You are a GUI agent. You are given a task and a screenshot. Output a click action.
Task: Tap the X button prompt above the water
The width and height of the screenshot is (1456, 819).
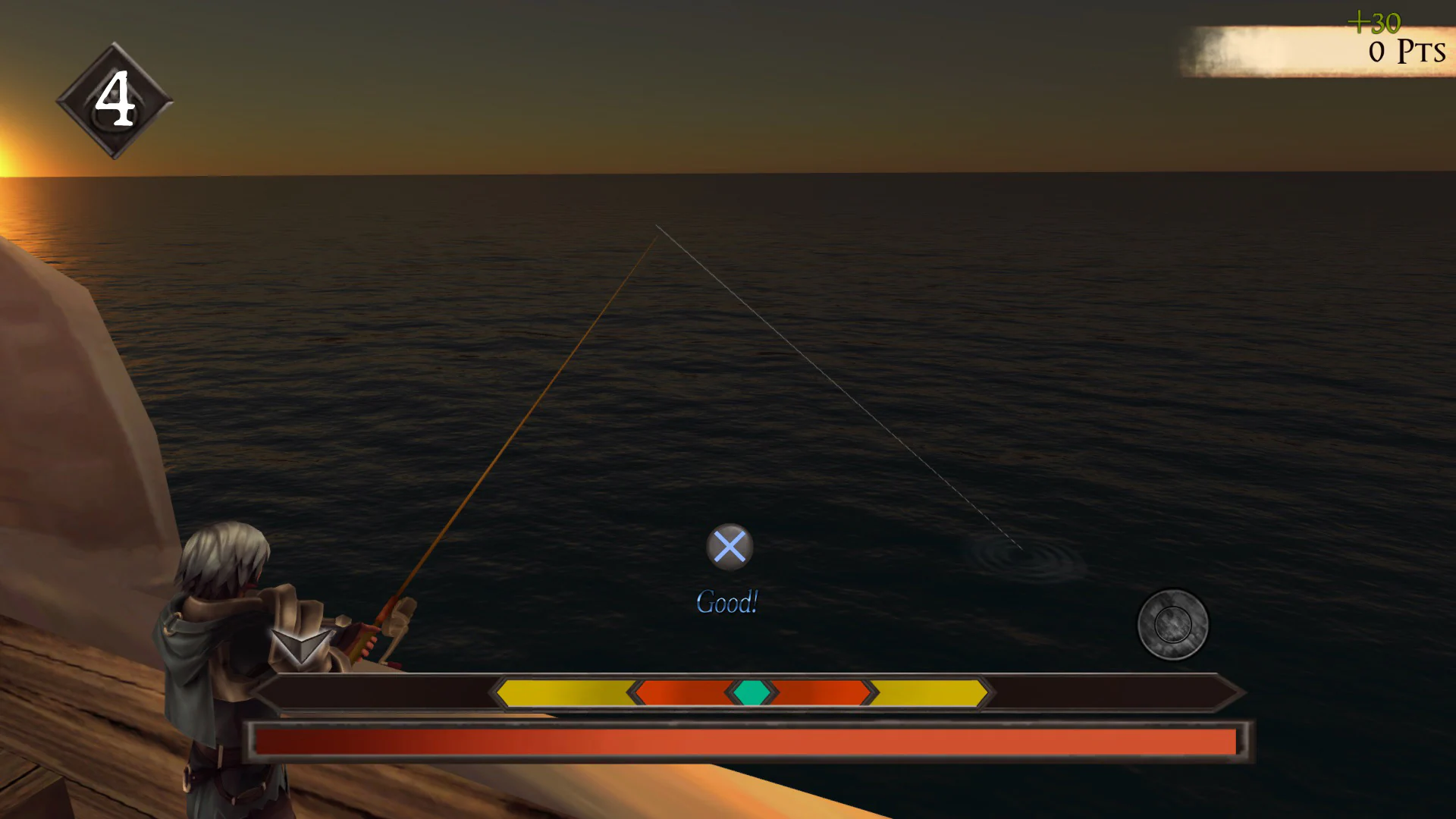(730, 544)
